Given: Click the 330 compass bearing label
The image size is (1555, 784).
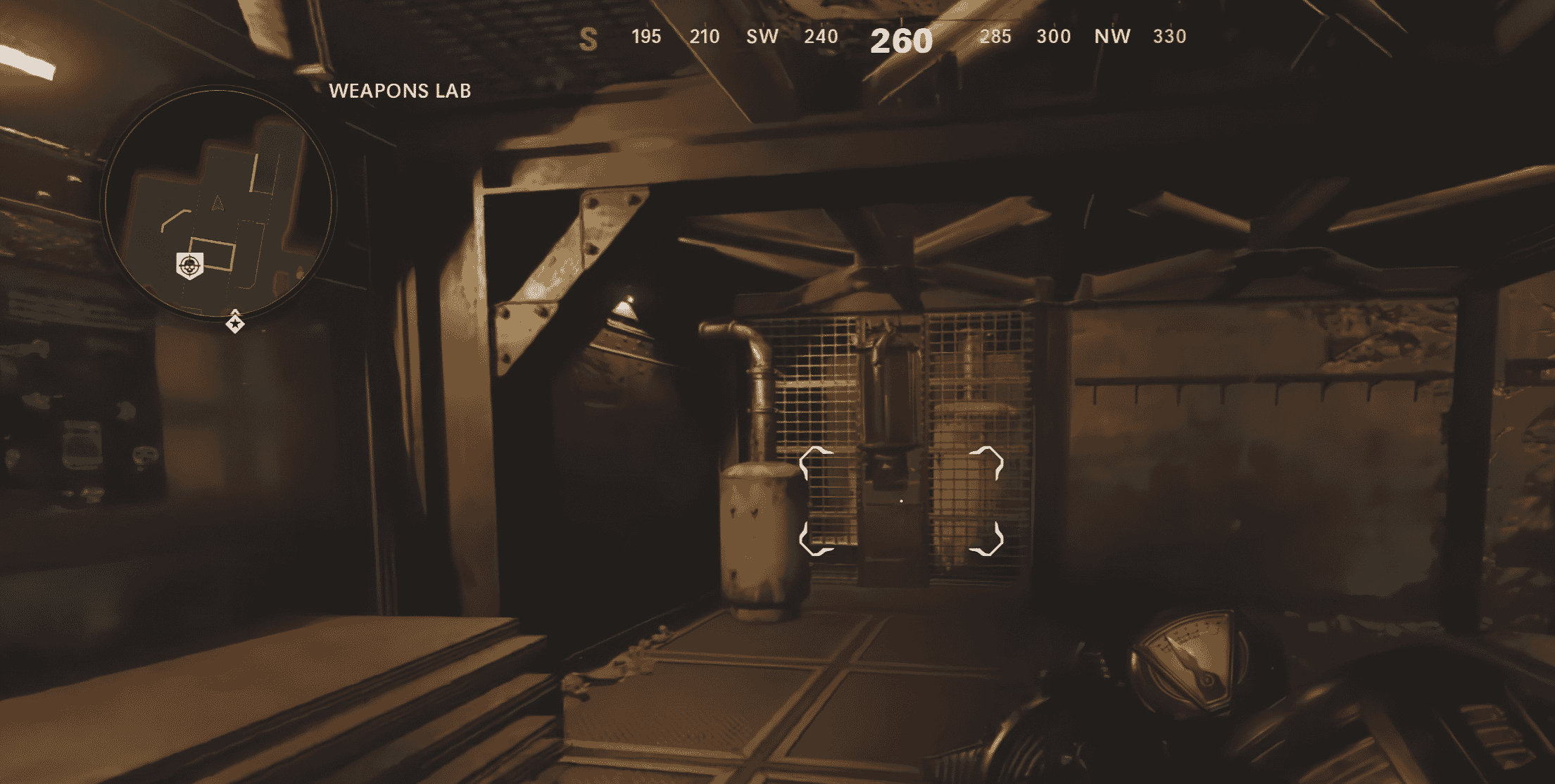Looking at the screenshot, I should click(1171, 37).
